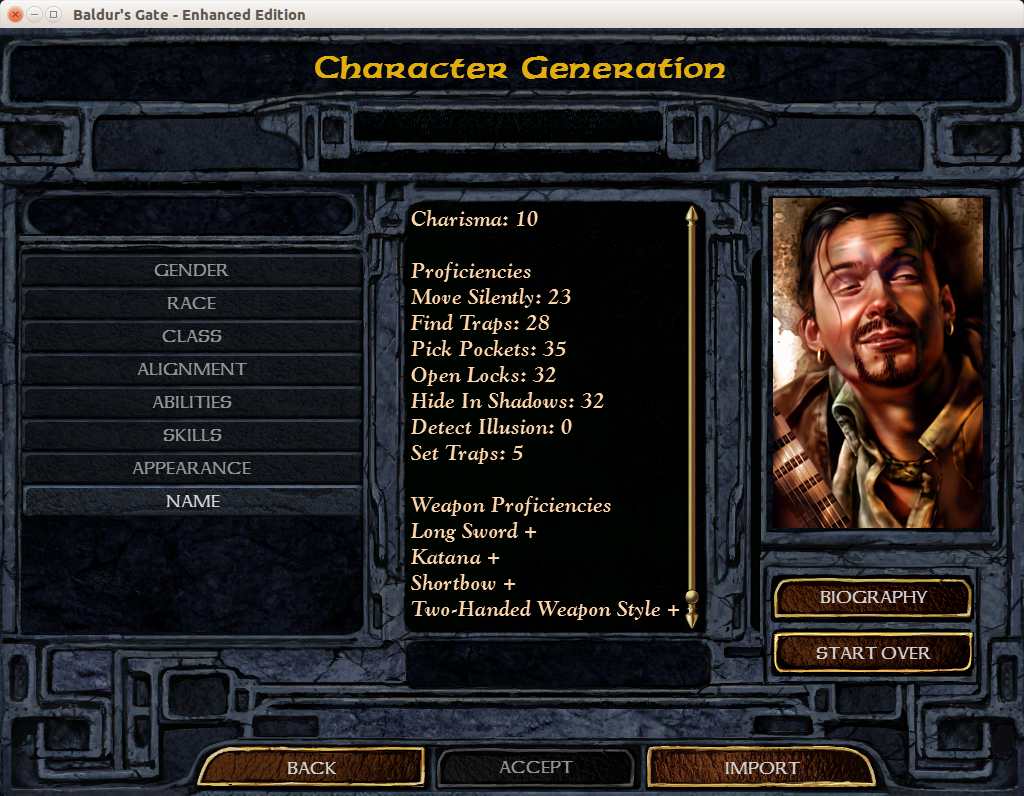Open the Skills entry
The width and height of the screenshot is (1024, 796).
tap(191, 435)
